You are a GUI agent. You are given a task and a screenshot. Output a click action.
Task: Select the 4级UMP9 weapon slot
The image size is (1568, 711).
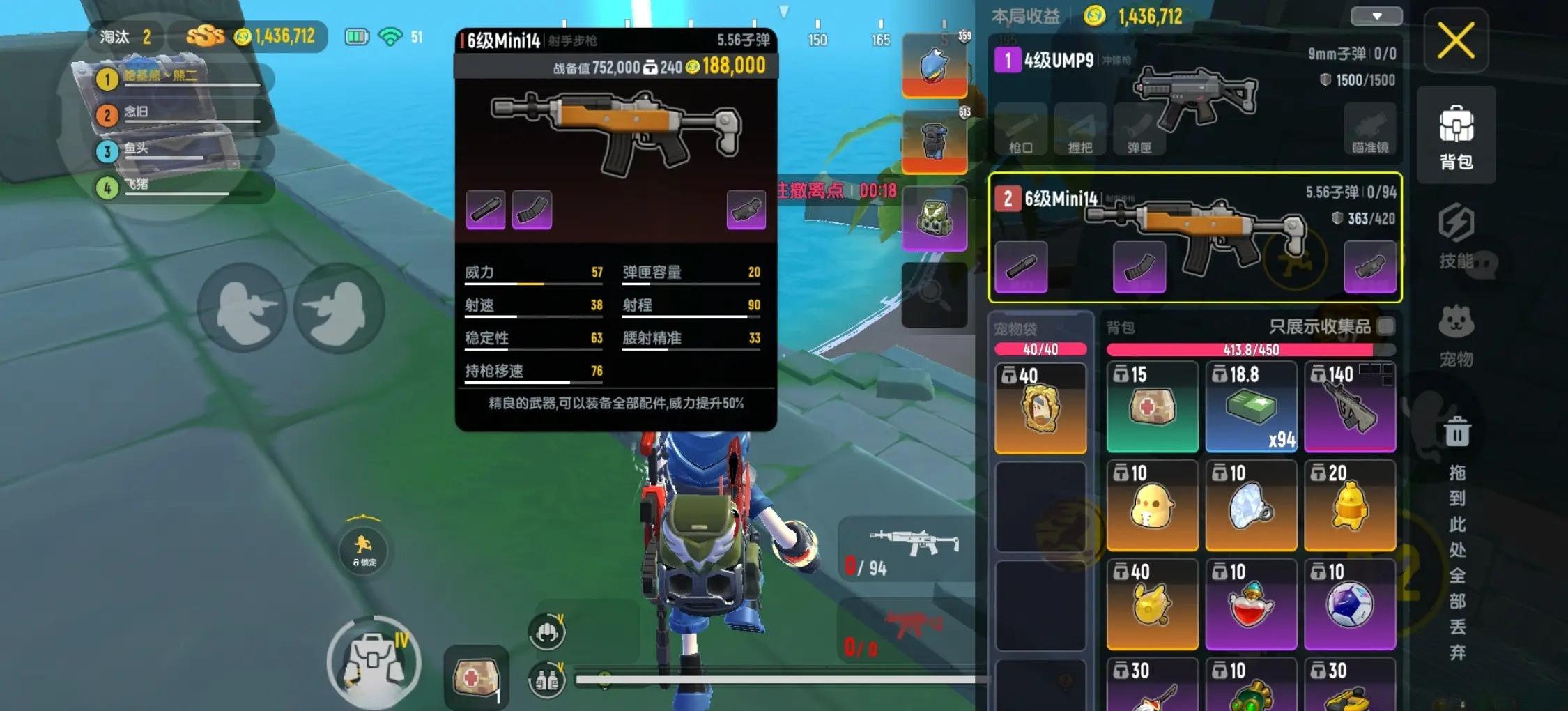point(1194,98)
